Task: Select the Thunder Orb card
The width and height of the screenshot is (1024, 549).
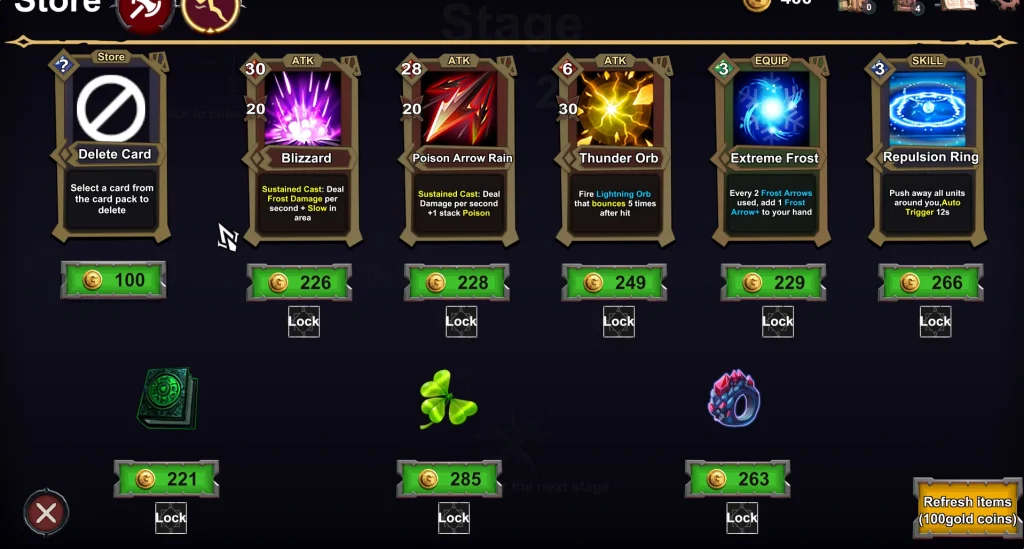Action: coord(617,150)
